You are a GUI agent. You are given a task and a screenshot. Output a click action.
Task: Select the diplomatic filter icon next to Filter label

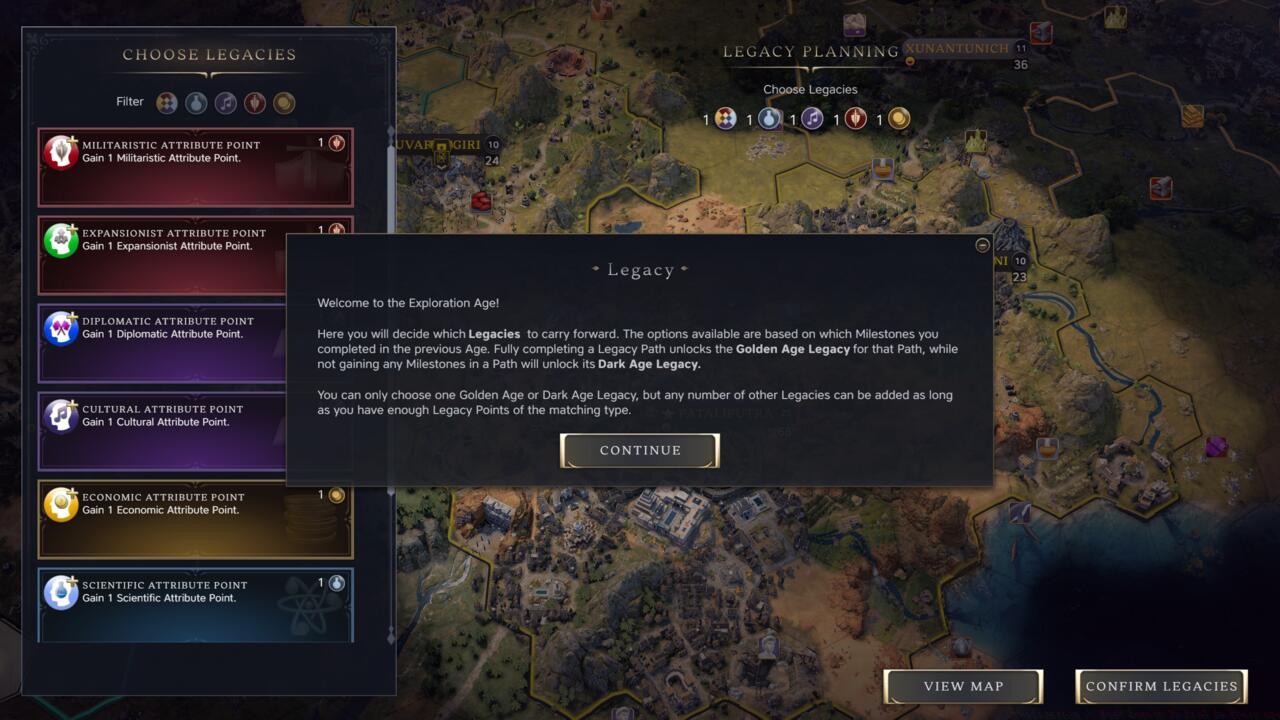pyautogui.click(x=166, y=101)
